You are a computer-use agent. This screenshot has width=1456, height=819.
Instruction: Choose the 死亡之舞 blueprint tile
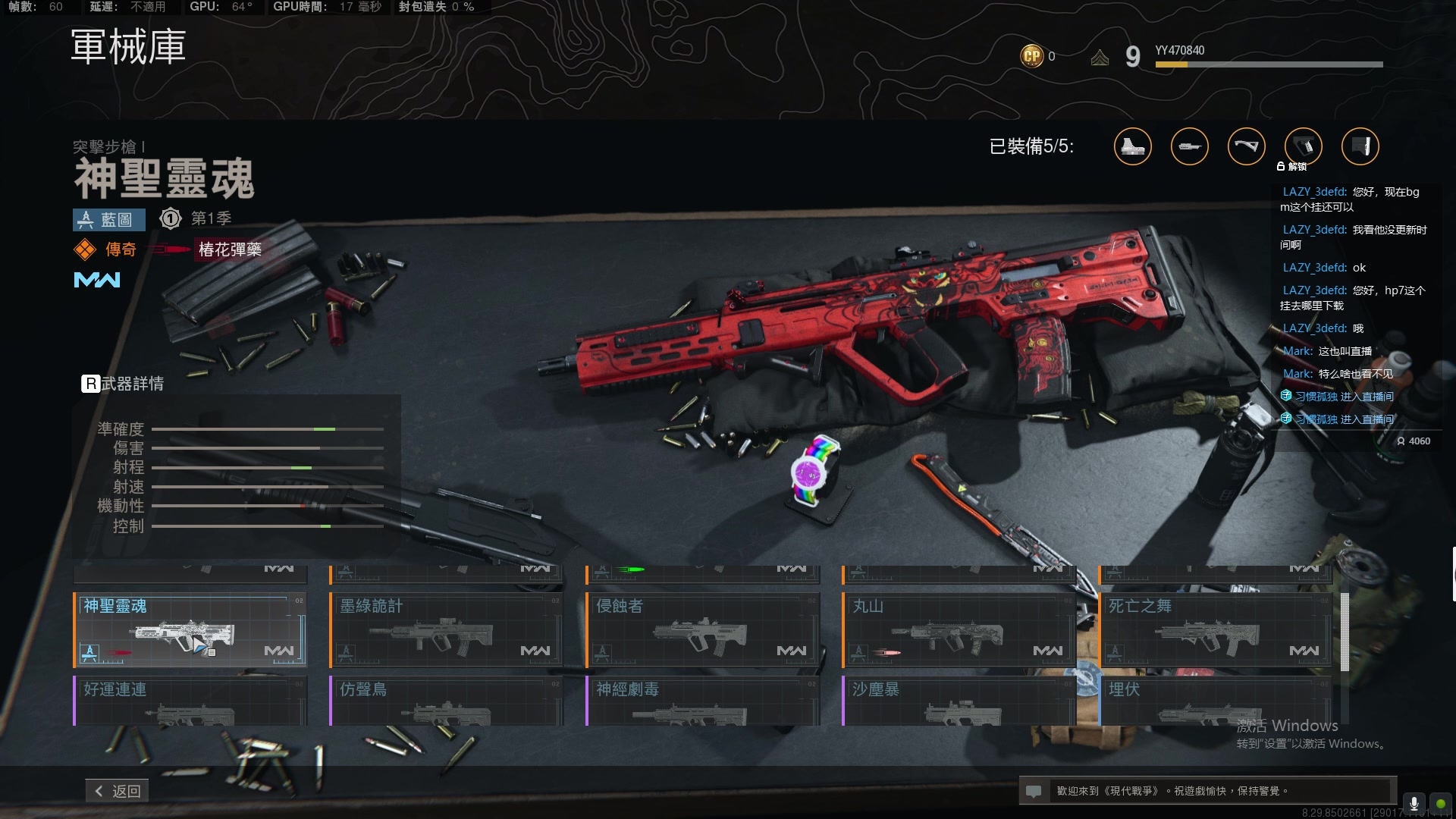(x=1216, y=629)
